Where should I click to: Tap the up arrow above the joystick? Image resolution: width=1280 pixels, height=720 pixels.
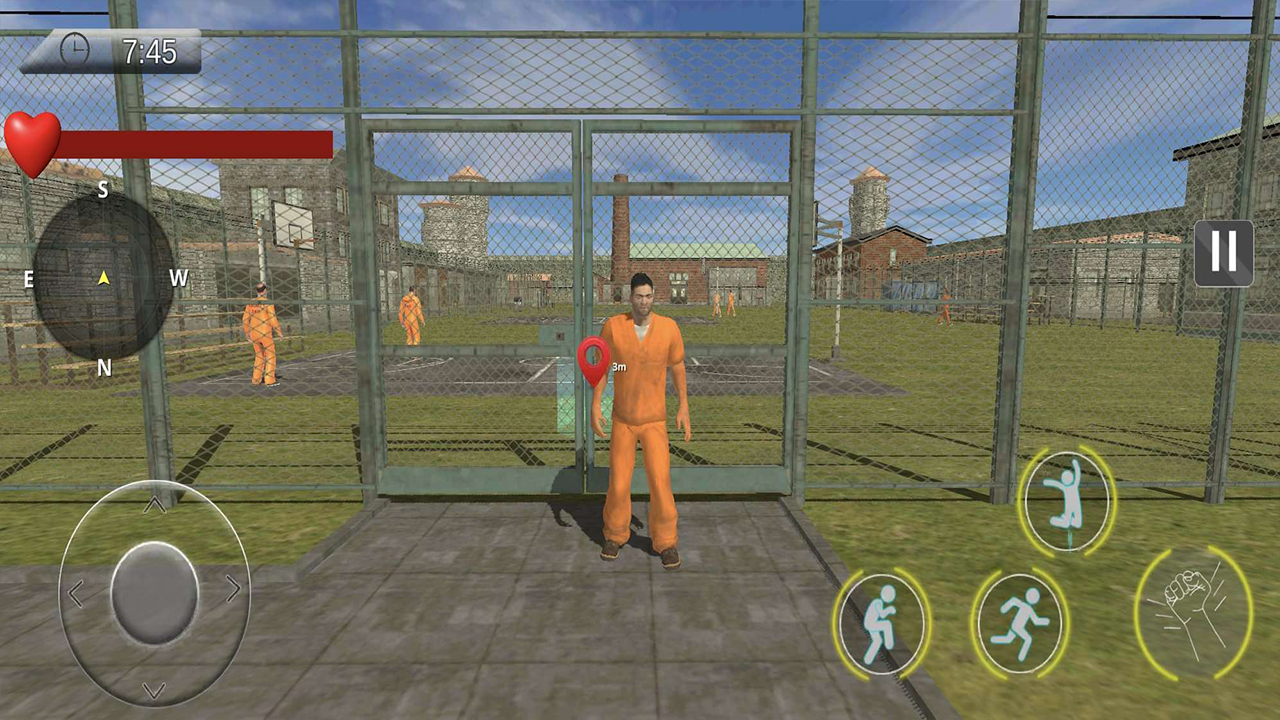(155, 503)
